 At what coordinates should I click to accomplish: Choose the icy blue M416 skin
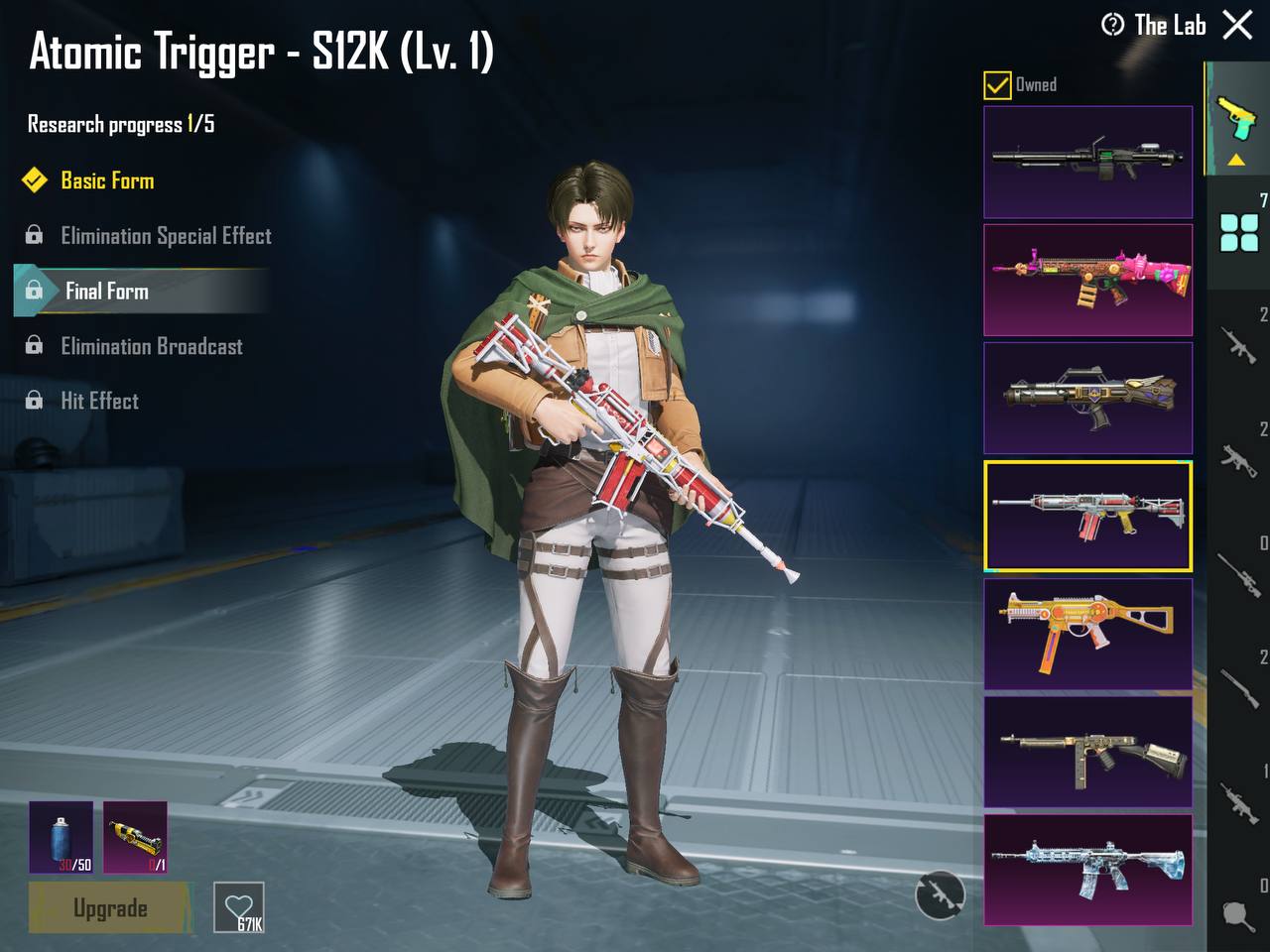pos(1087,870)
